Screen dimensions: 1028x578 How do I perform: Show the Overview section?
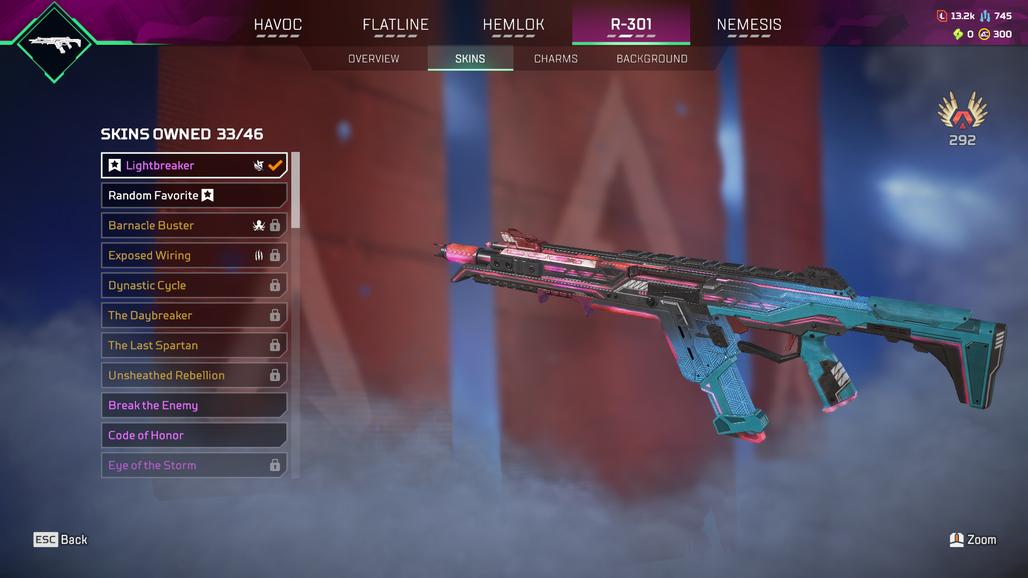click(373, 59)
